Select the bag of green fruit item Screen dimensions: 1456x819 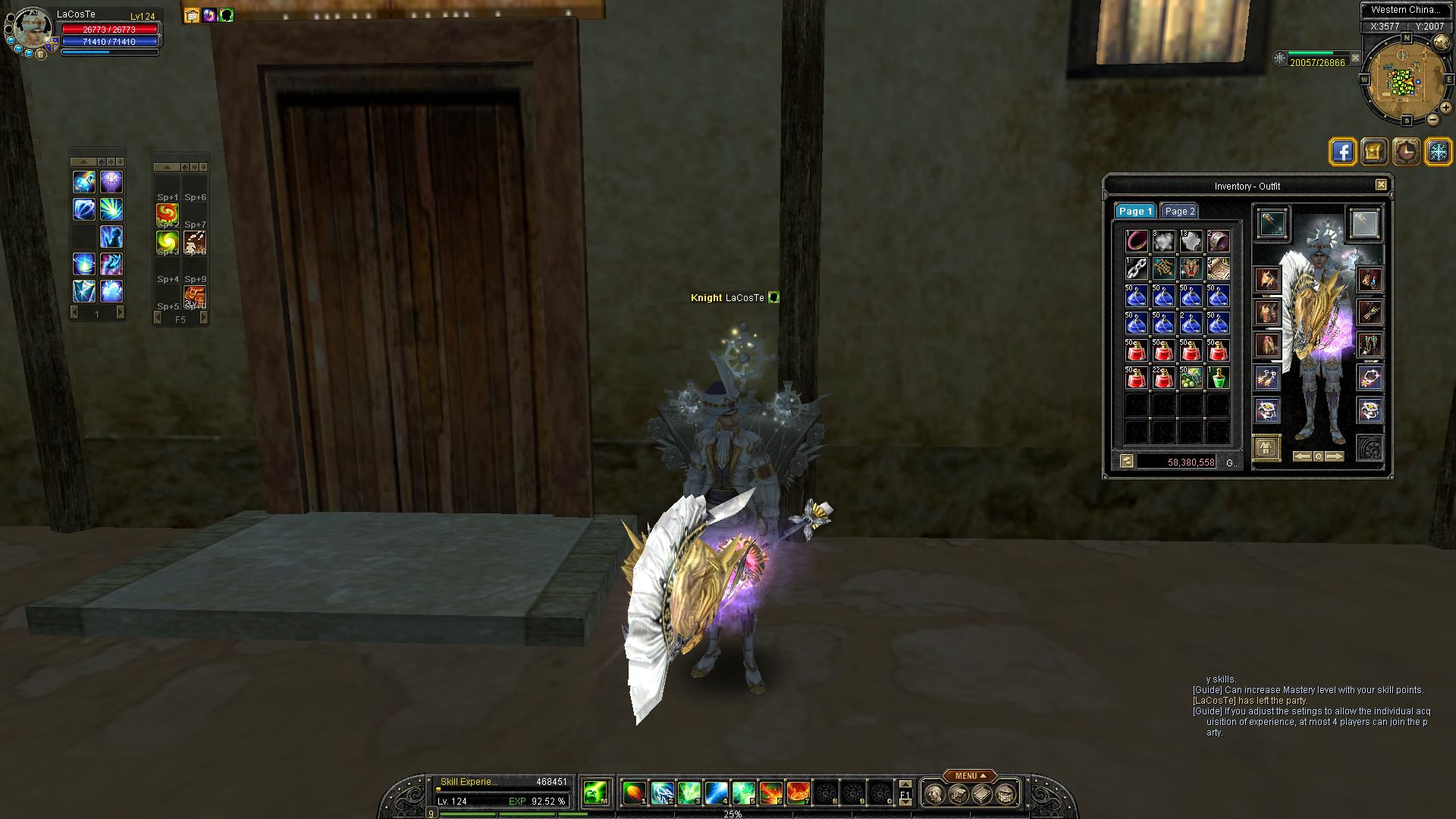1191,378
